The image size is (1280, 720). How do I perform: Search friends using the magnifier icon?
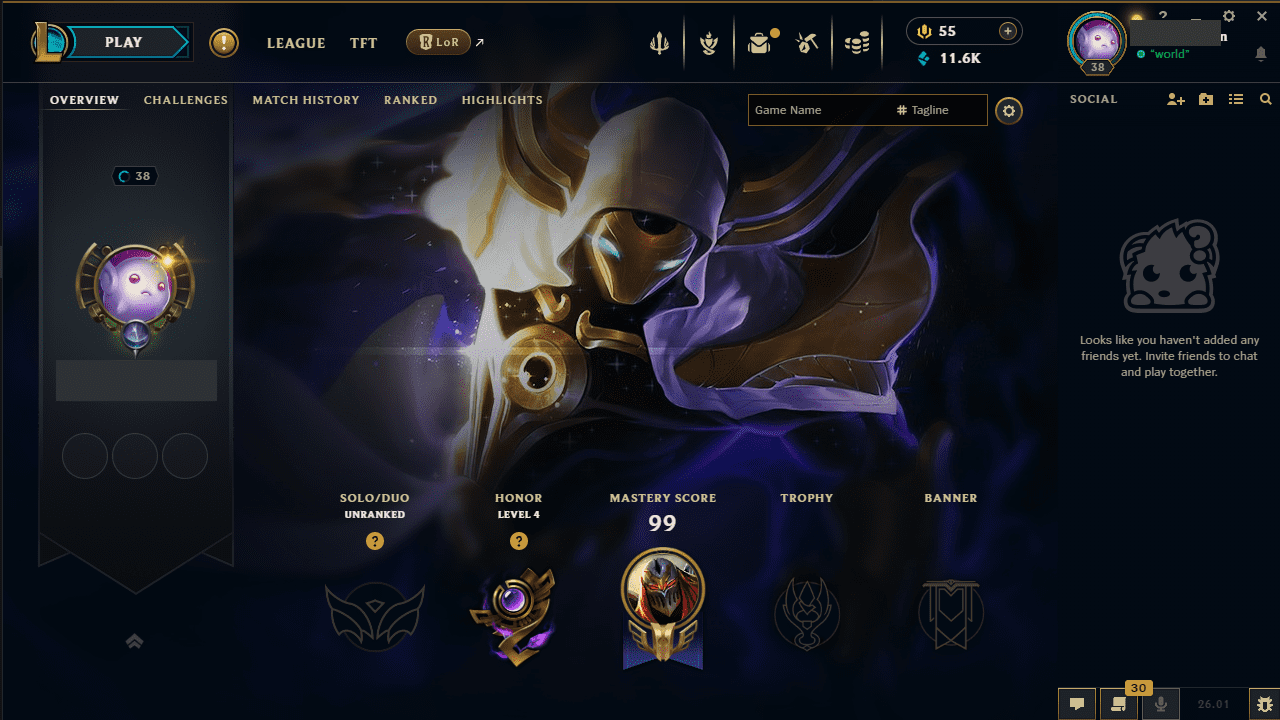1266,99
